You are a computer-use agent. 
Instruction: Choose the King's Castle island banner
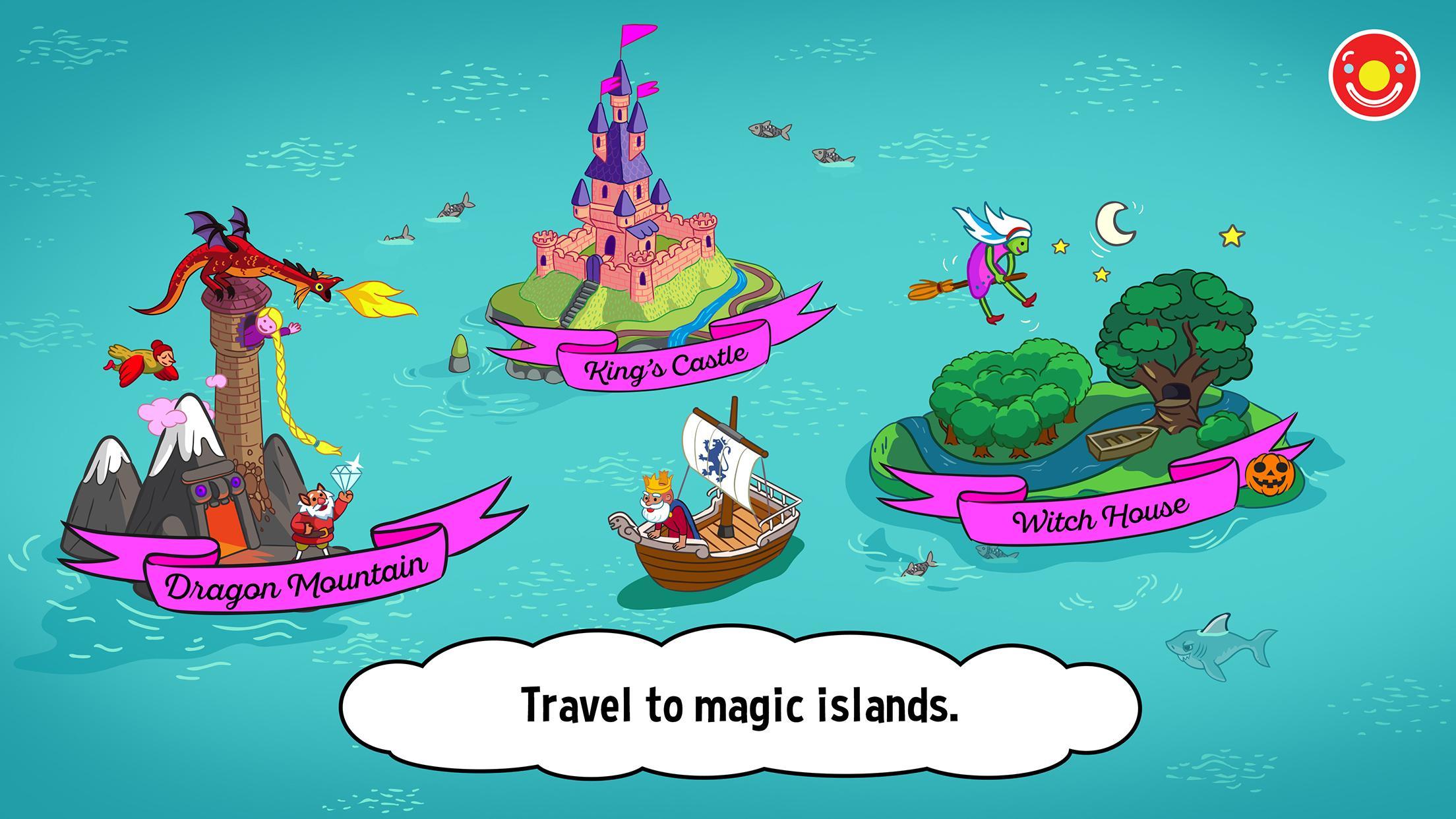[x=666, y=363]
